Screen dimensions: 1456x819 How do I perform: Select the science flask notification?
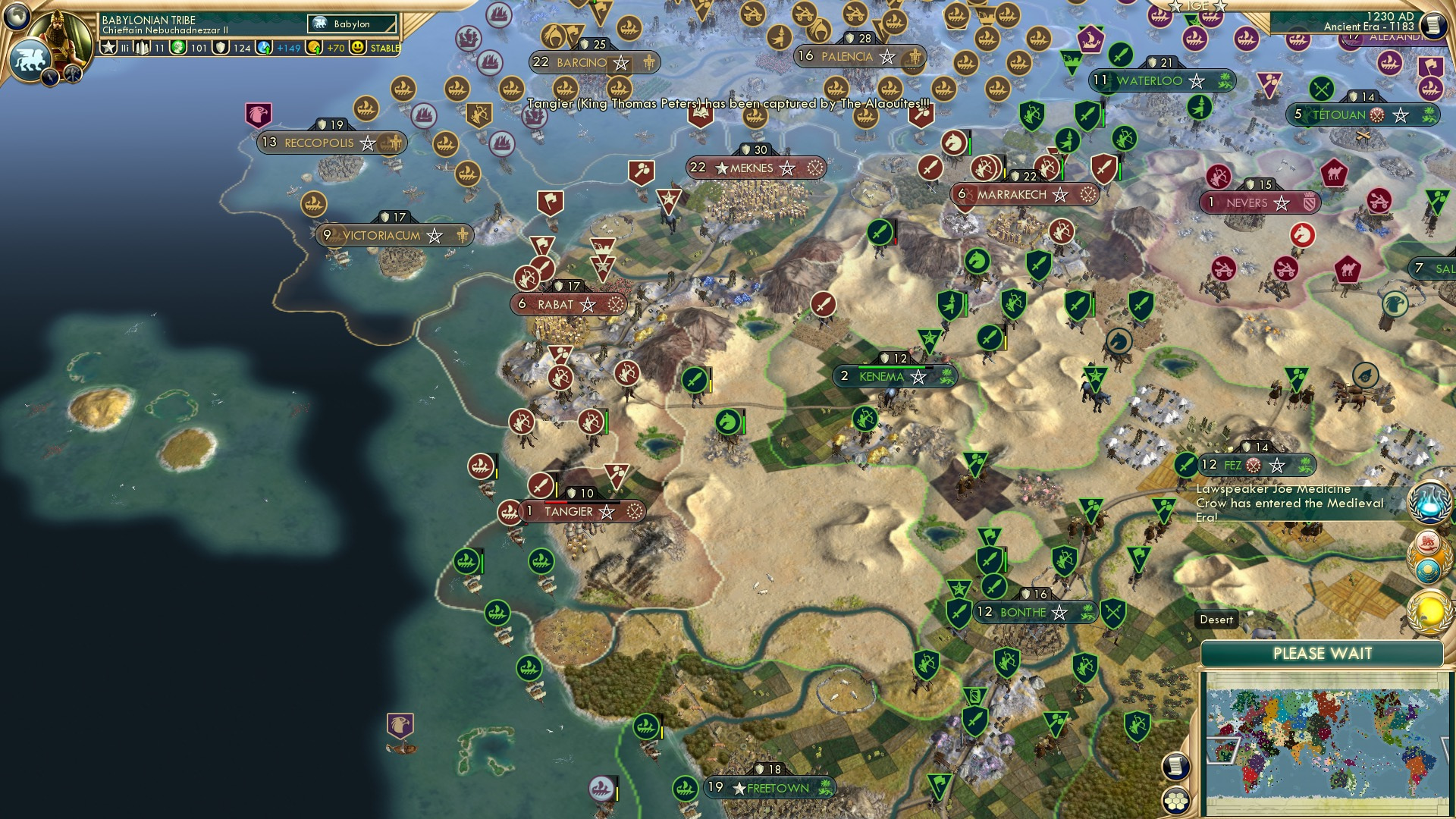coord(1430,503)
